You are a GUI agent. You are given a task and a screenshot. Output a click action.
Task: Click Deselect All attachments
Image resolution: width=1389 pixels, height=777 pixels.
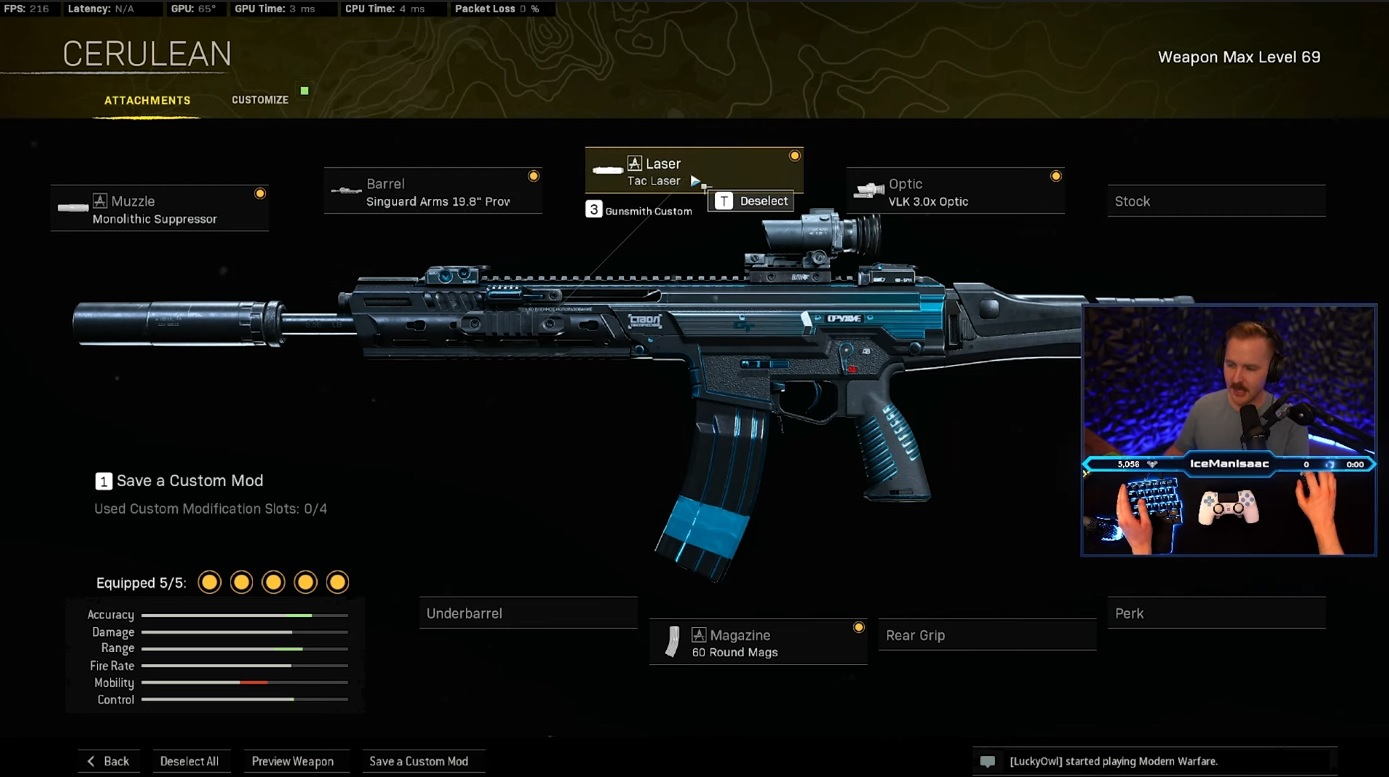click(x=189, y=761)
